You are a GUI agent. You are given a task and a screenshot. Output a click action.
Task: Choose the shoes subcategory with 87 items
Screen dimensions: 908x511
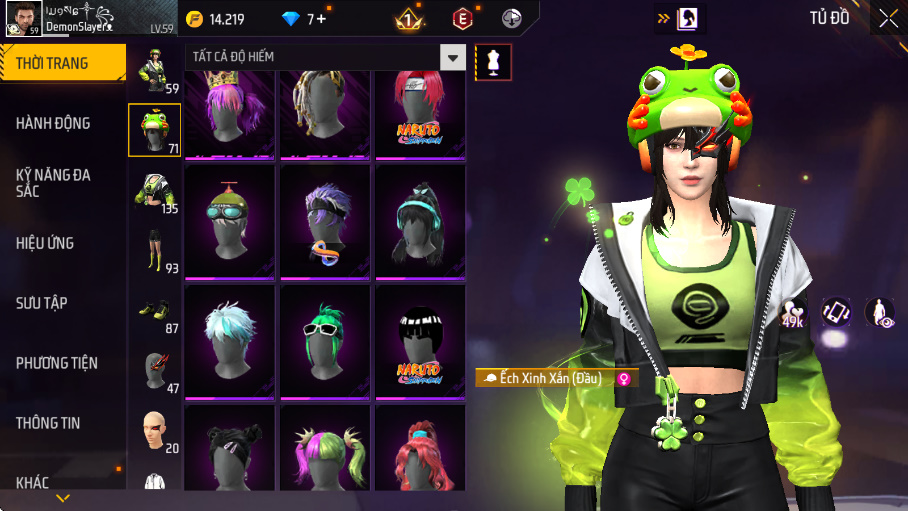[154, 311]
